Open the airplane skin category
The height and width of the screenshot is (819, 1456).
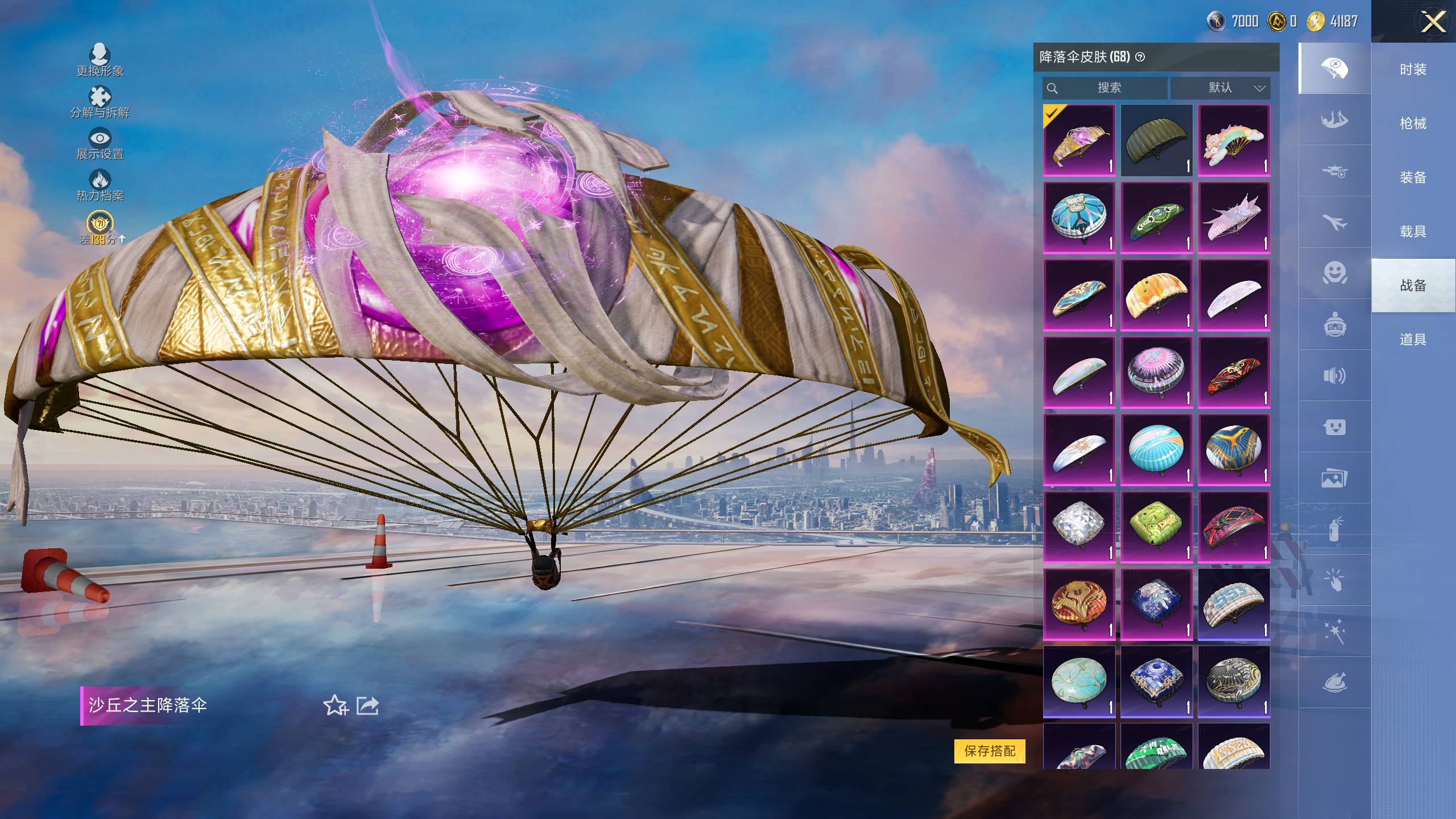[x=1334, y=222]
